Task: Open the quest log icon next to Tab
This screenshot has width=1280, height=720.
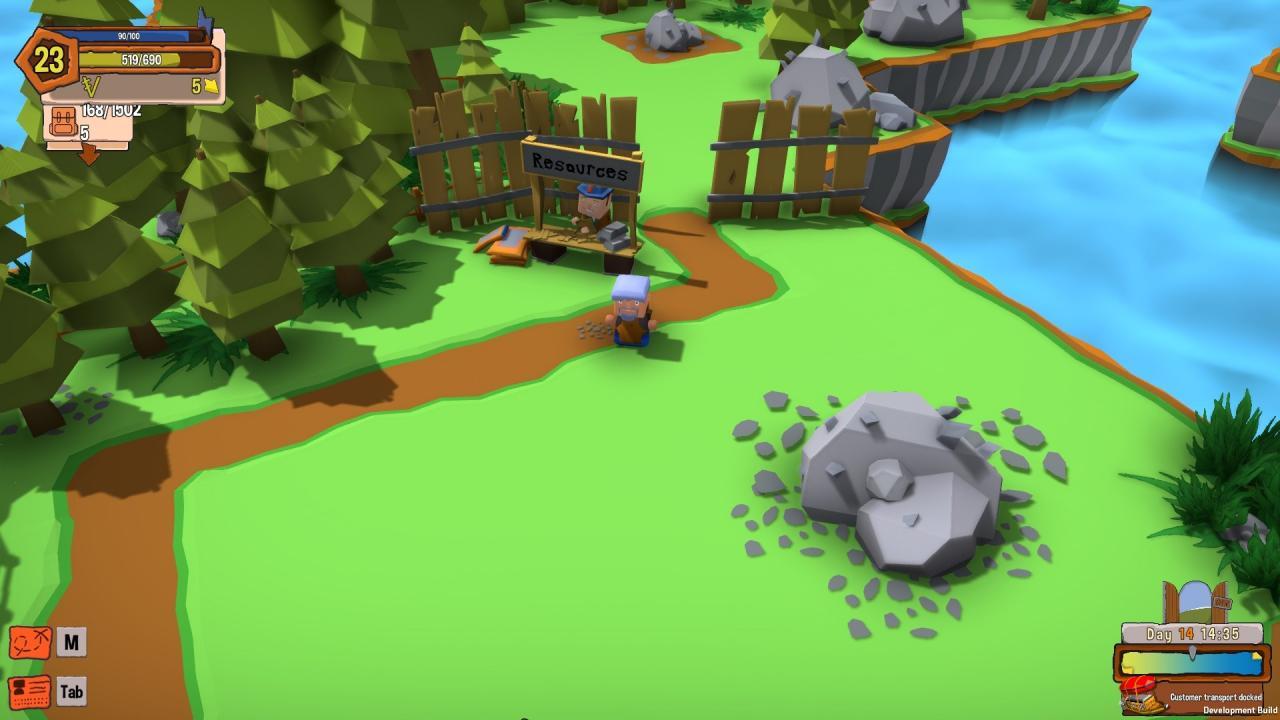Action: pyautogui.click(x=30, y=691)
